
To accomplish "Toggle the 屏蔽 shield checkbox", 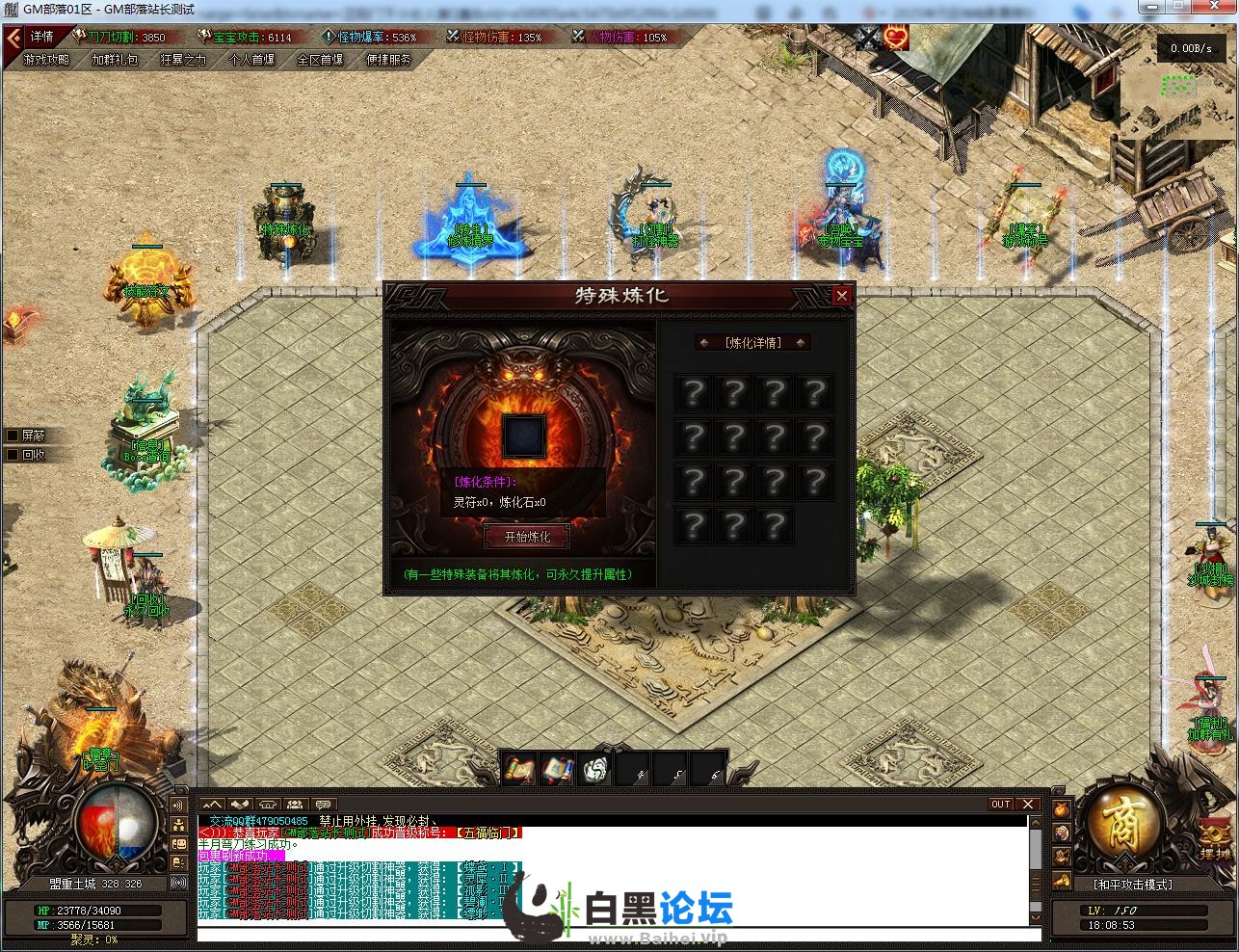I will pyautogui.click(x=13, y=436).
